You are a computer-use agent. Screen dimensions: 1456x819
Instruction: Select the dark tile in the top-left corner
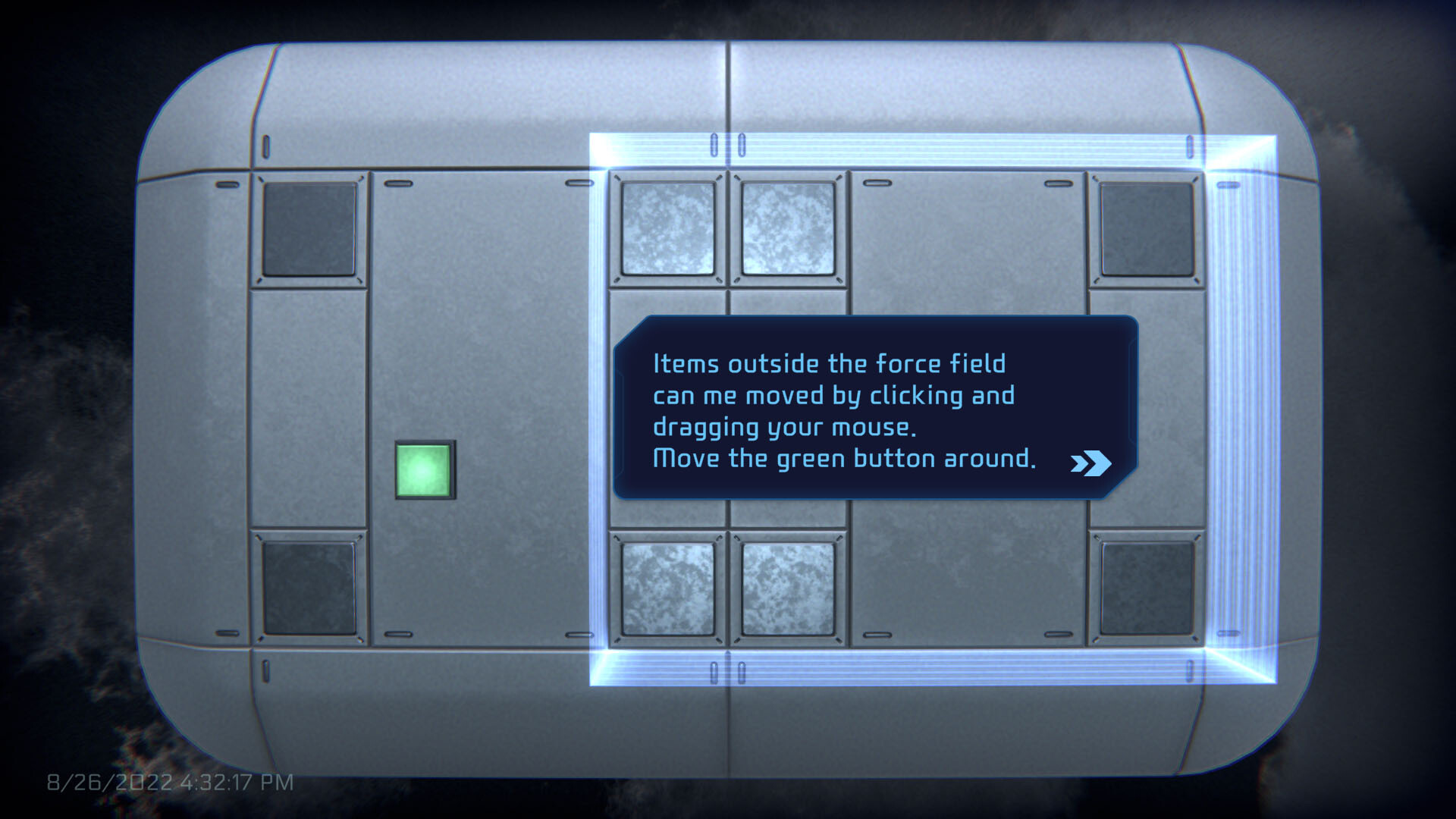(x=309, y=227)
